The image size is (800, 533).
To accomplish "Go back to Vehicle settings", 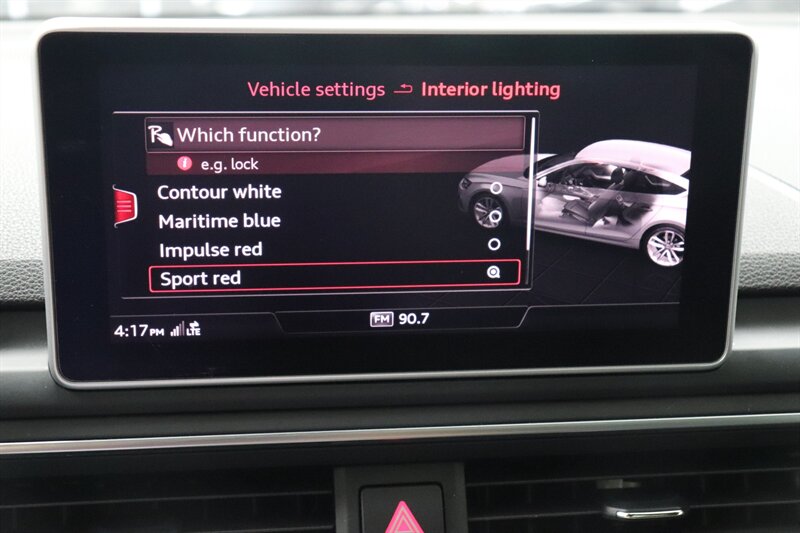I will (316, 90).
